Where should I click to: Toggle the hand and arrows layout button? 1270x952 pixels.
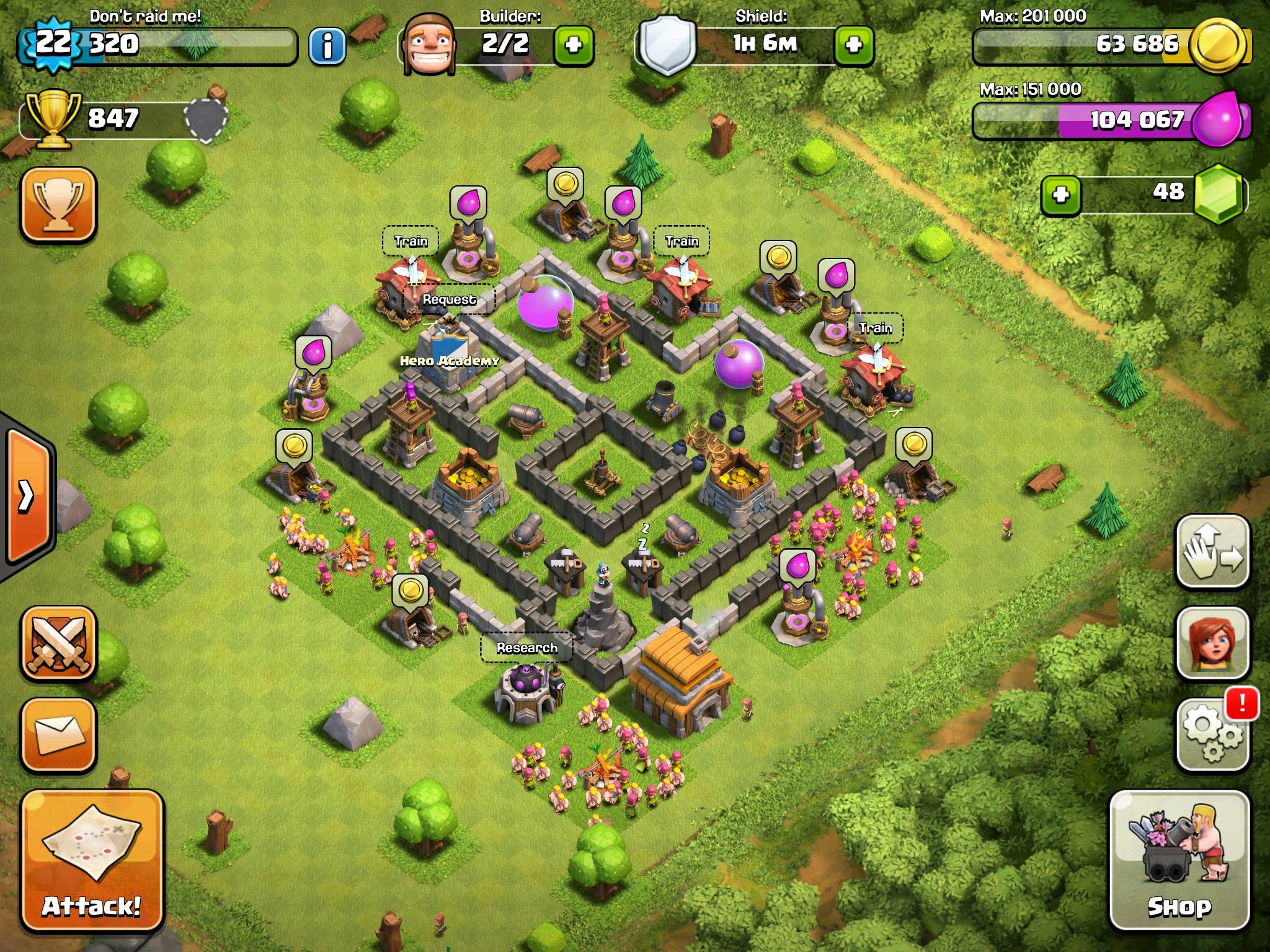pyautogui.click(x=1211, y=552)
